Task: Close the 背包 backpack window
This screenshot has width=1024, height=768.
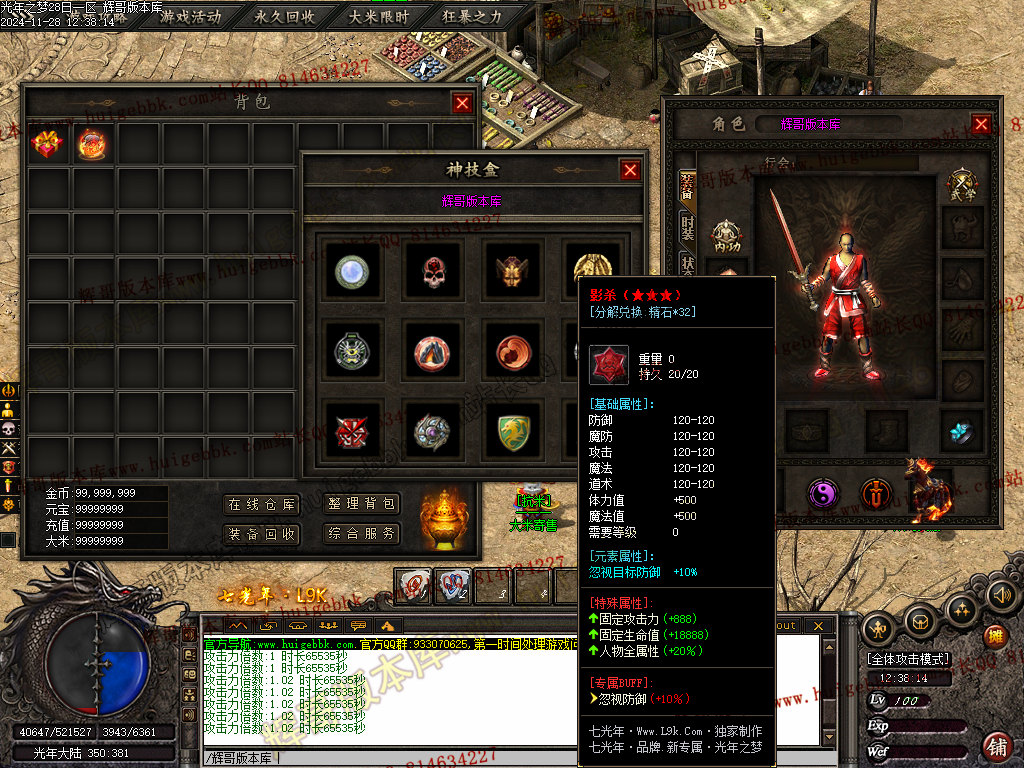Action: 461,102
